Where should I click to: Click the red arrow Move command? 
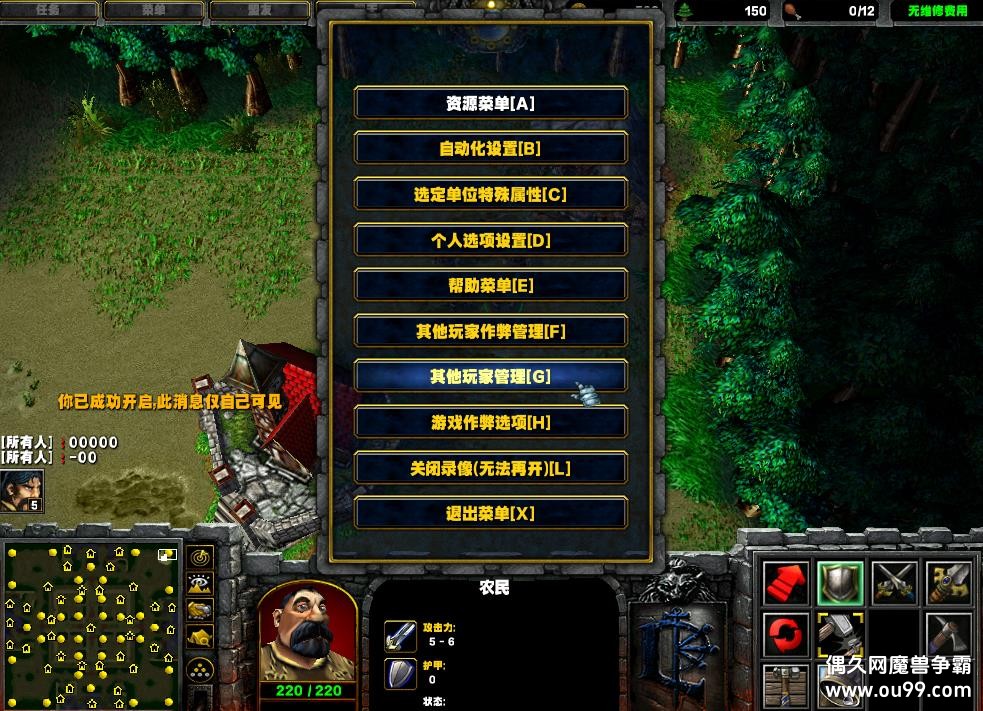[x=786, y=582]
